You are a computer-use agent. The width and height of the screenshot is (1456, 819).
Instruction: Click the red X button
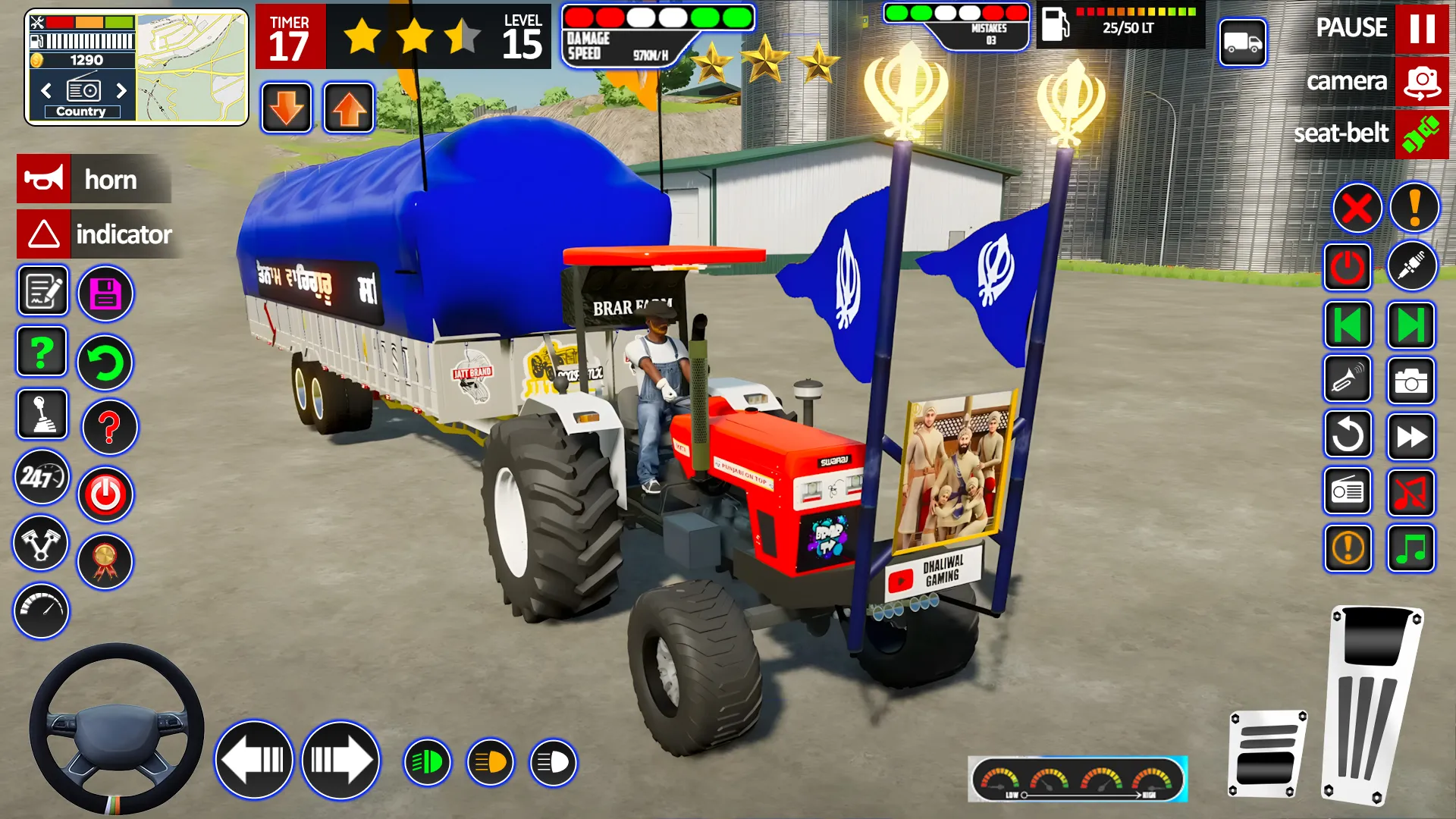pos(1357,208)
